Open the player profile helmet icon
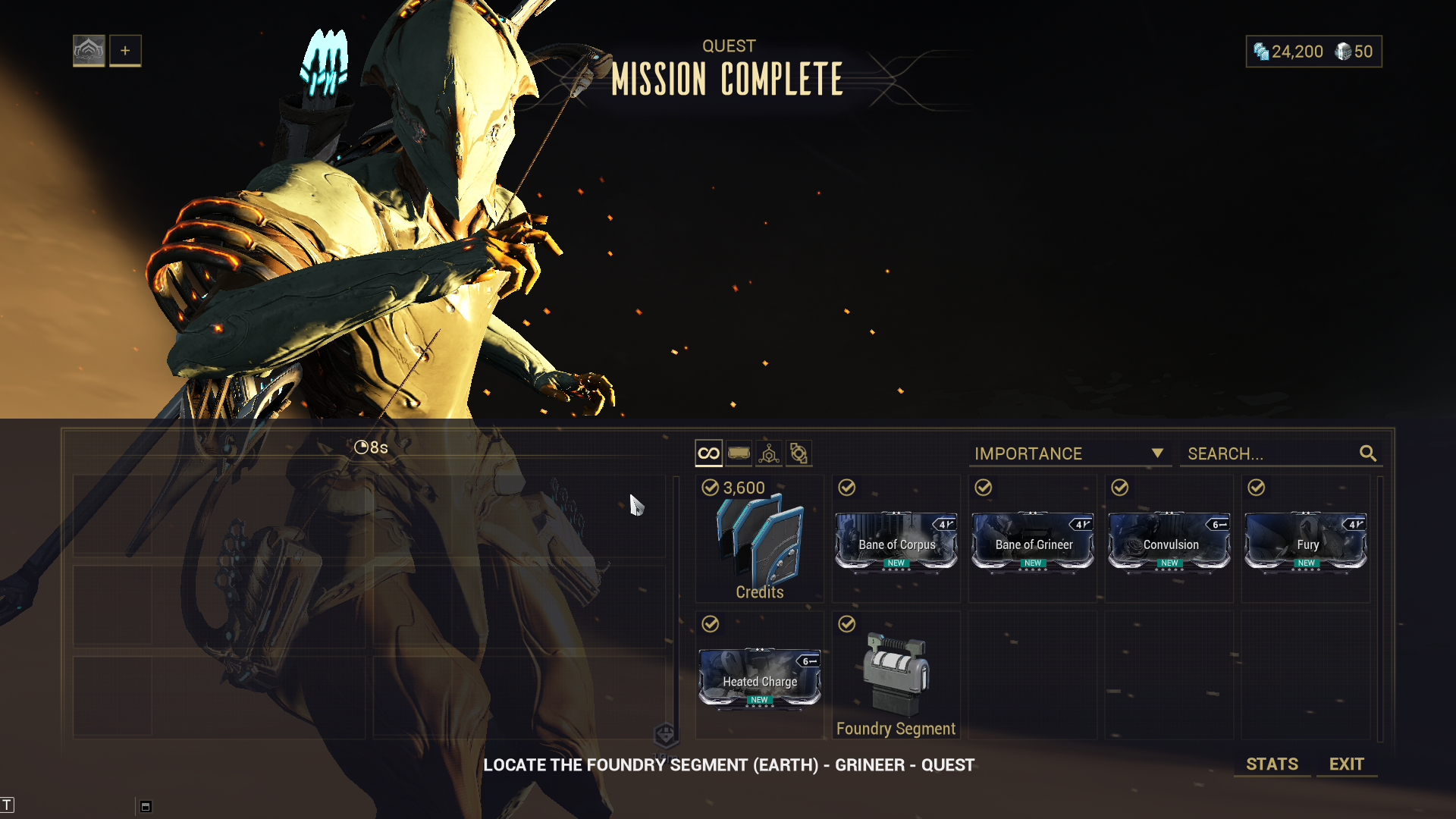 pyautogui.click(x=89, y=51)
